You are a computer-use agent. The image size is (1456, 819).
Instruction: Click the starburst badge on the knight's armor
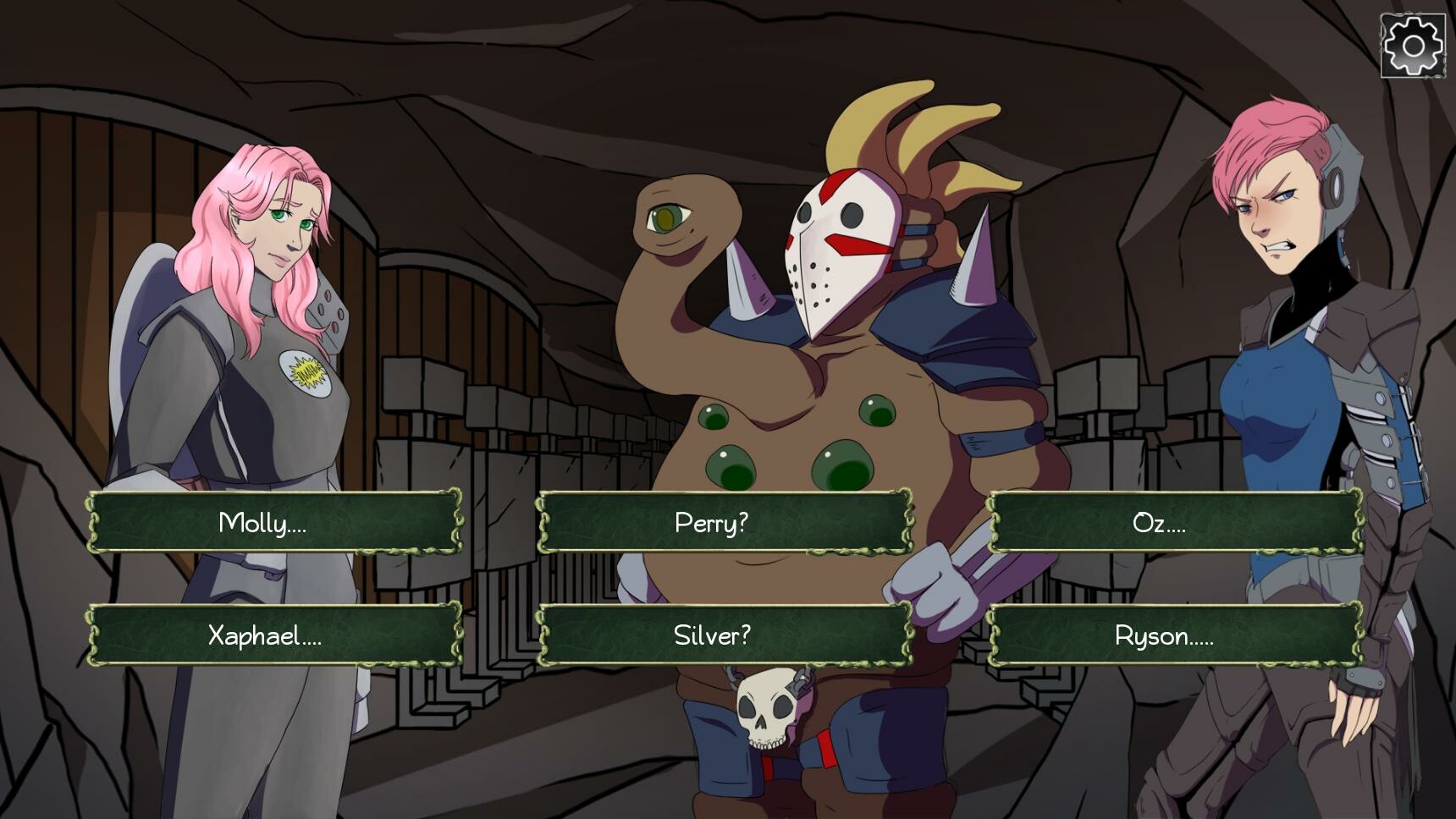307,375
